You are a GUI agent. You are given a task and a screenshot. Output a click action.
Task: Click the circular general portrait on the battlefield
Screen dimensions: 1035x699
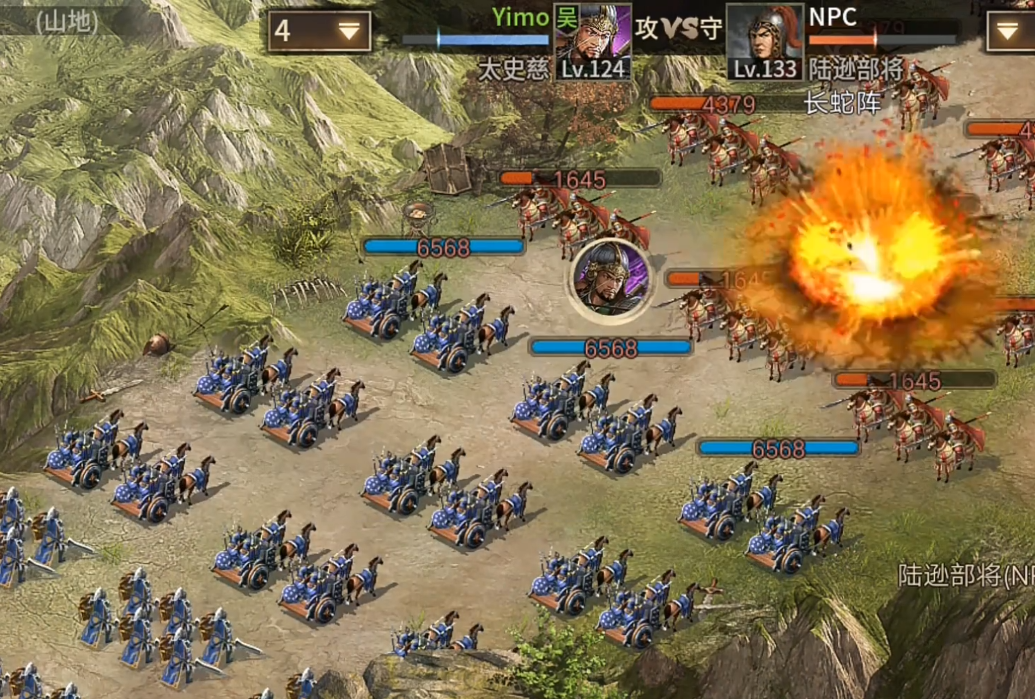click(x=611, y=277)
